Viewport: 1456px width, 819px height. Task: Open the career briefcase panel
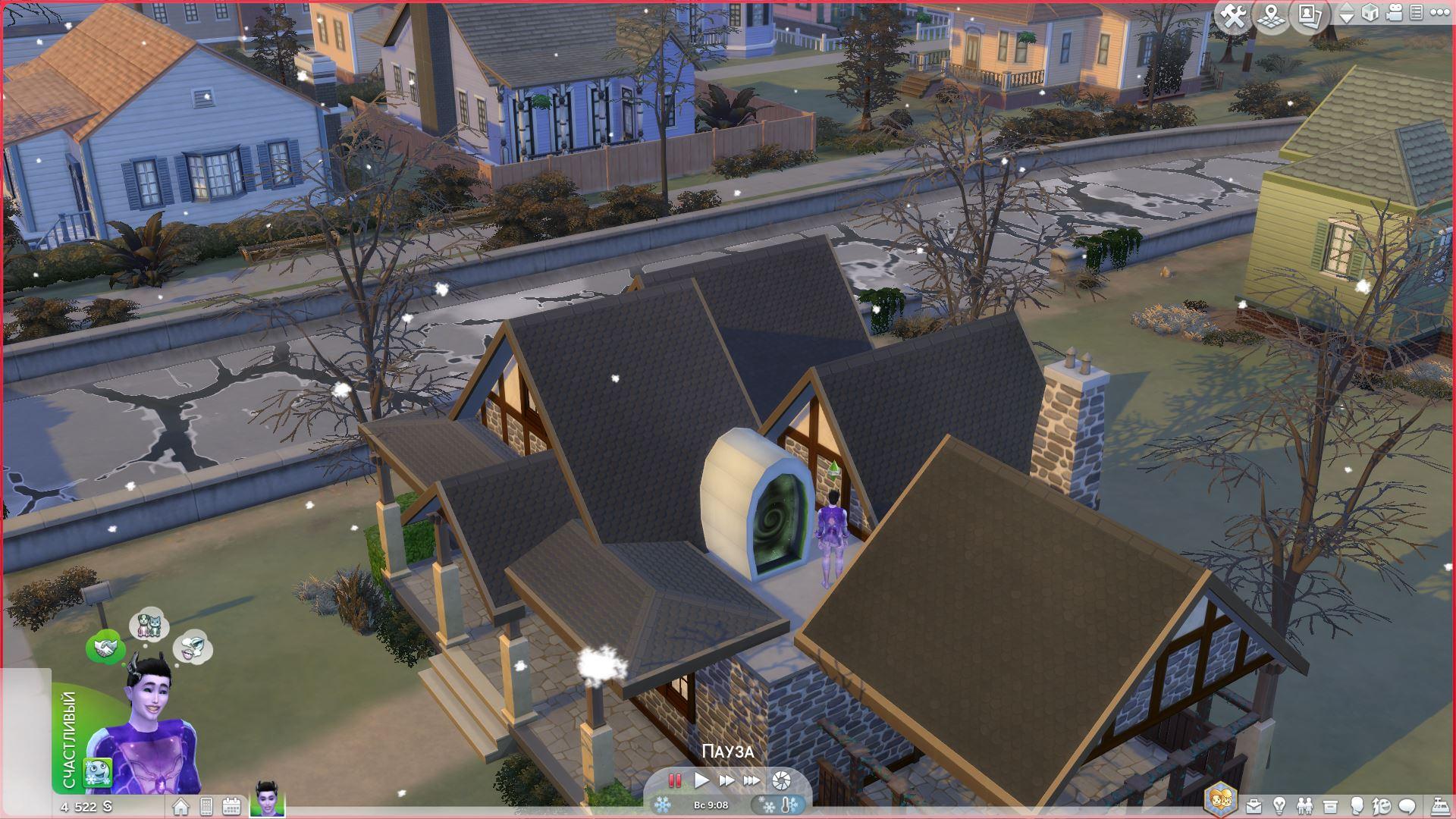click(1254, 806)
